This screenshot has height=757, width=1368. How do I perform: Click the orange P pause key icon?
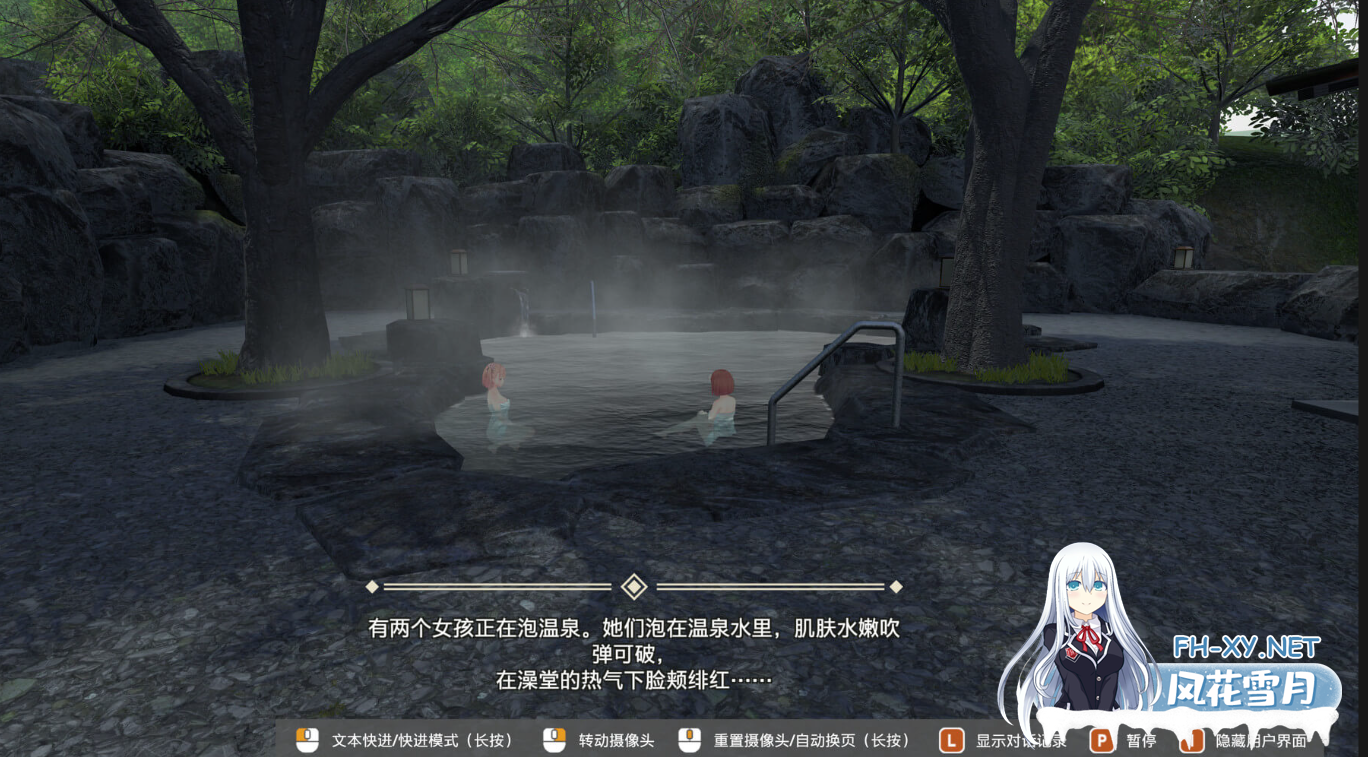click(1102, 741)
